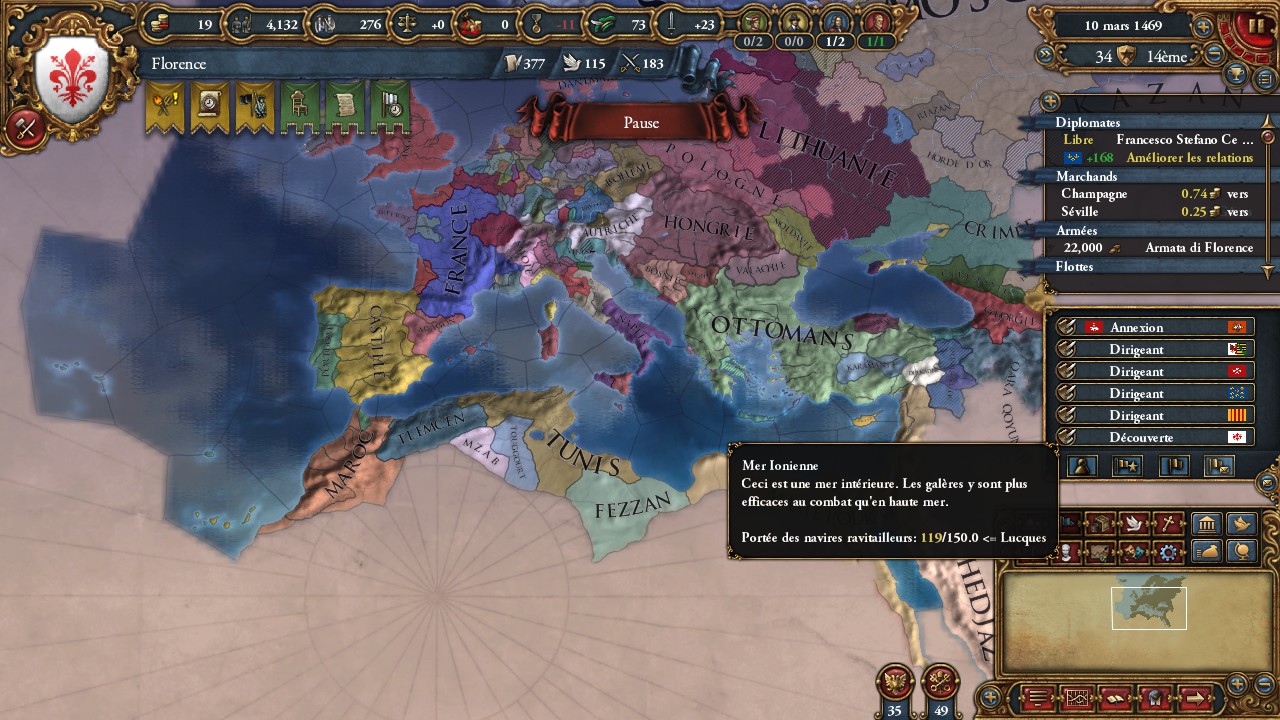
Task: Open the green chair alert banner
Action: [x=299, y=106]
